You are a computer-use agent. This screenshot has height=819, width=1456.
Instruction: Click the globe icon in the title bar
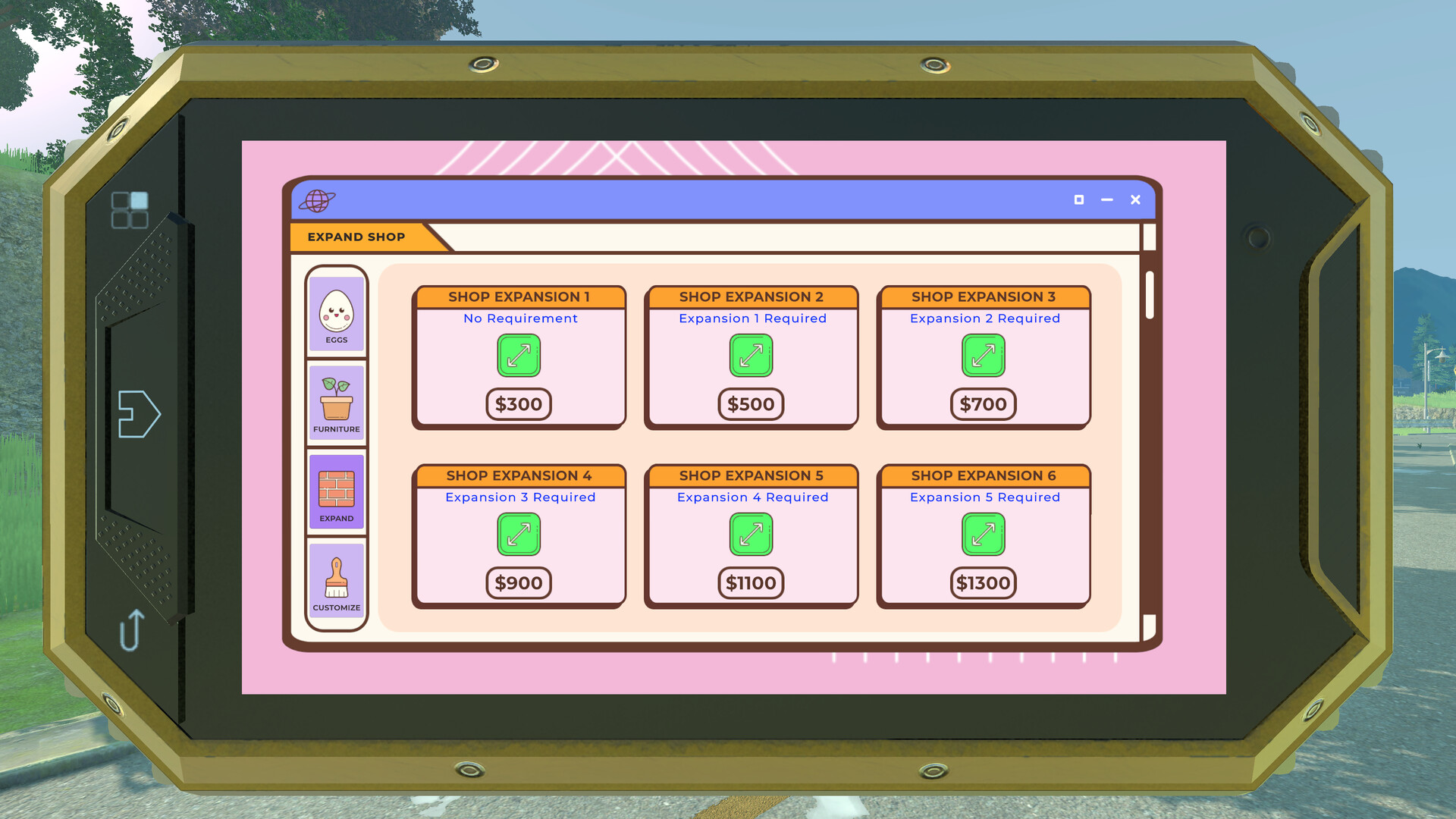[318, 200]
